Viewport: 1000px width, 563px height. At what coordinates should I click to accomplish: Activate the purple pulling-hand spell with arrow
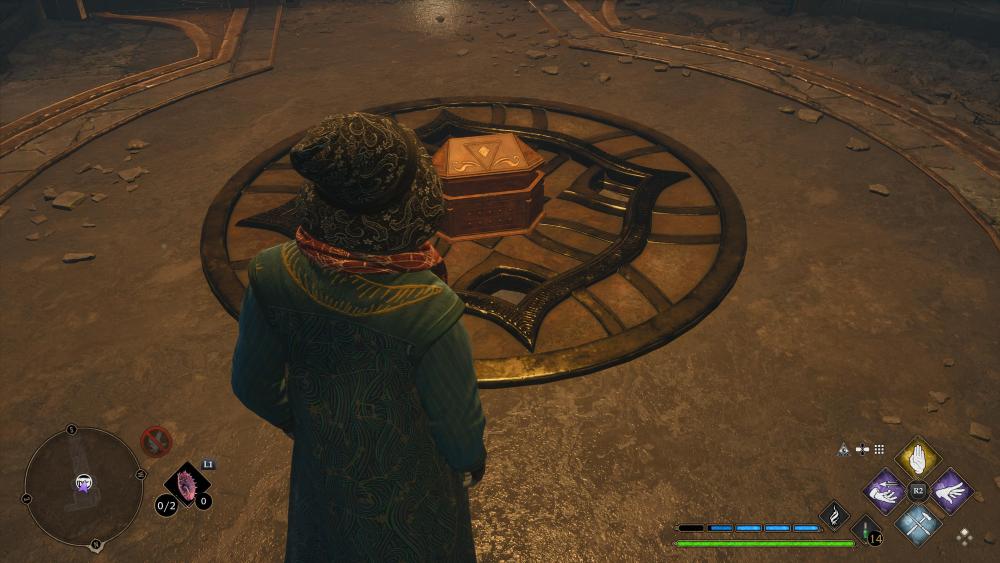(x=885, y=490)
